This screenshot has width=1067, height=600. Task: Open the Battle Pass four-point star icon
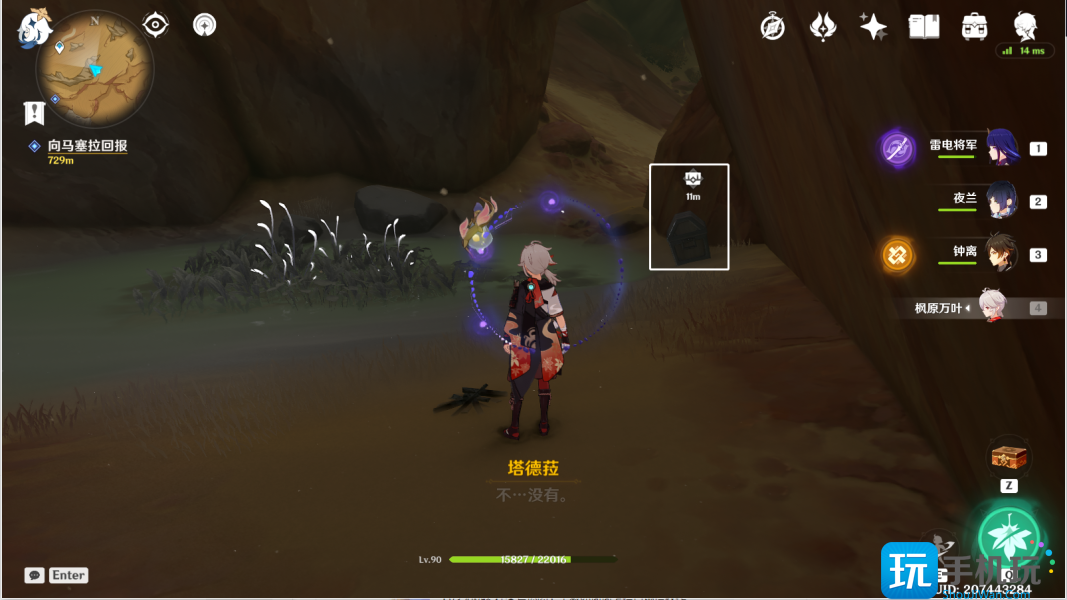pos(873,27)
